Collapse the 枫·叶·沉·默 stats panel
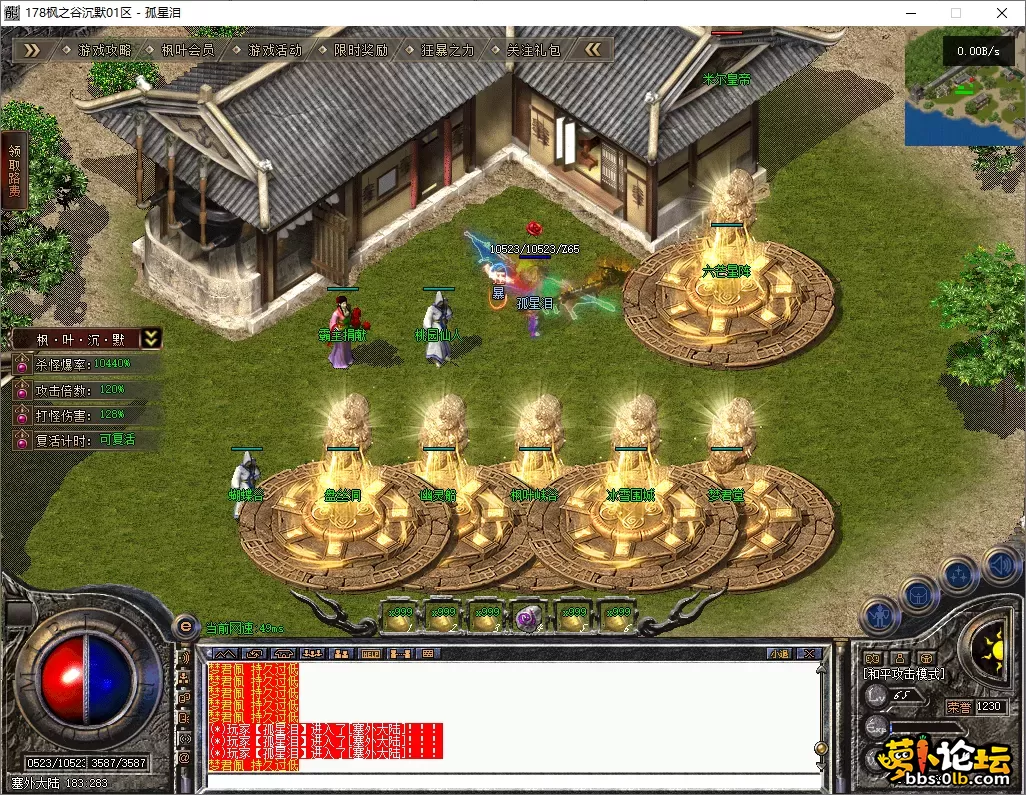1026x795 pixels. [150, 339]
